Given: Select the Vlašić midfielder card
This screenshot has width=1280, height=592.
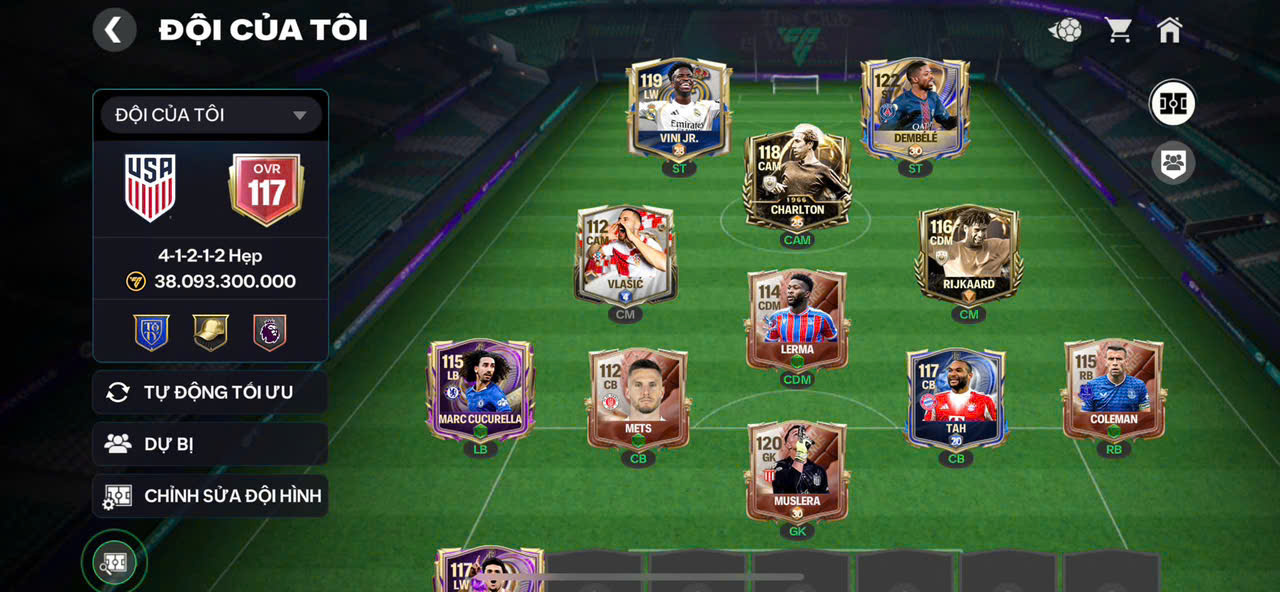Looking at the screenshot, I should pyautogui.click(x=626, y=254).
